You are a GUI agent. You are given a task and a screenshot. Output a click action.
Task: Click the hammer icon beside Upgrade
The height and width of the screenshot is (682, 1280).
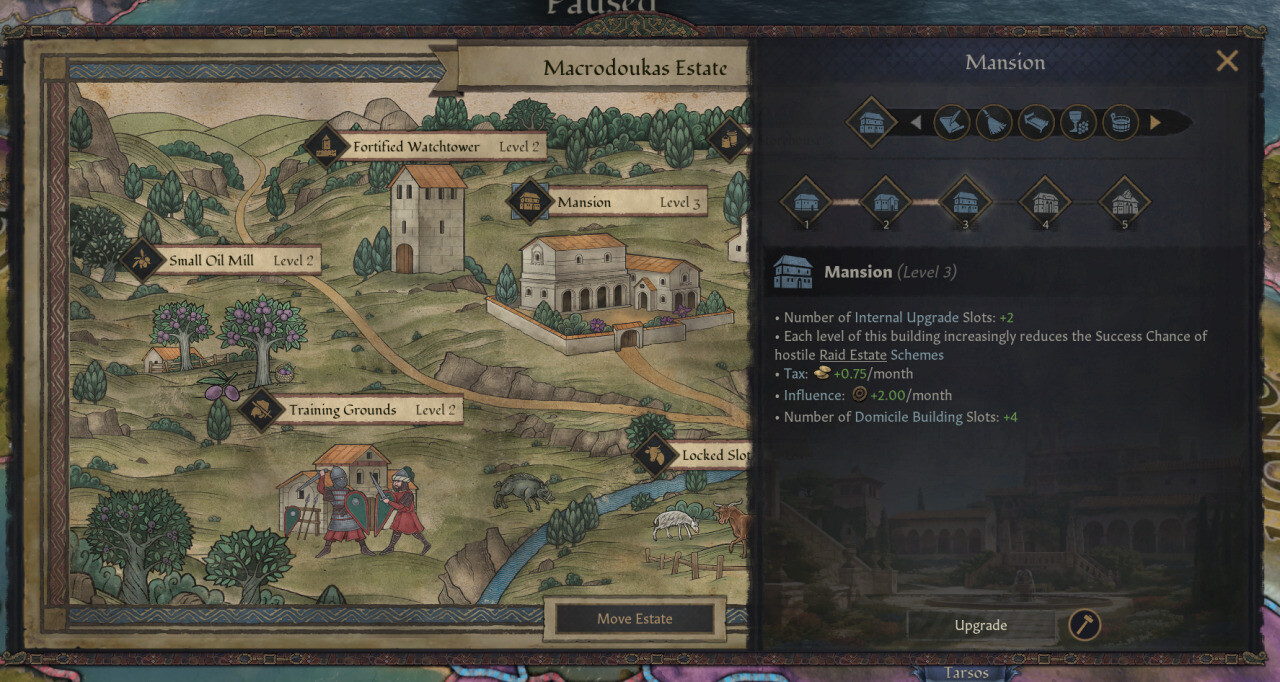tap(1084, 625)
